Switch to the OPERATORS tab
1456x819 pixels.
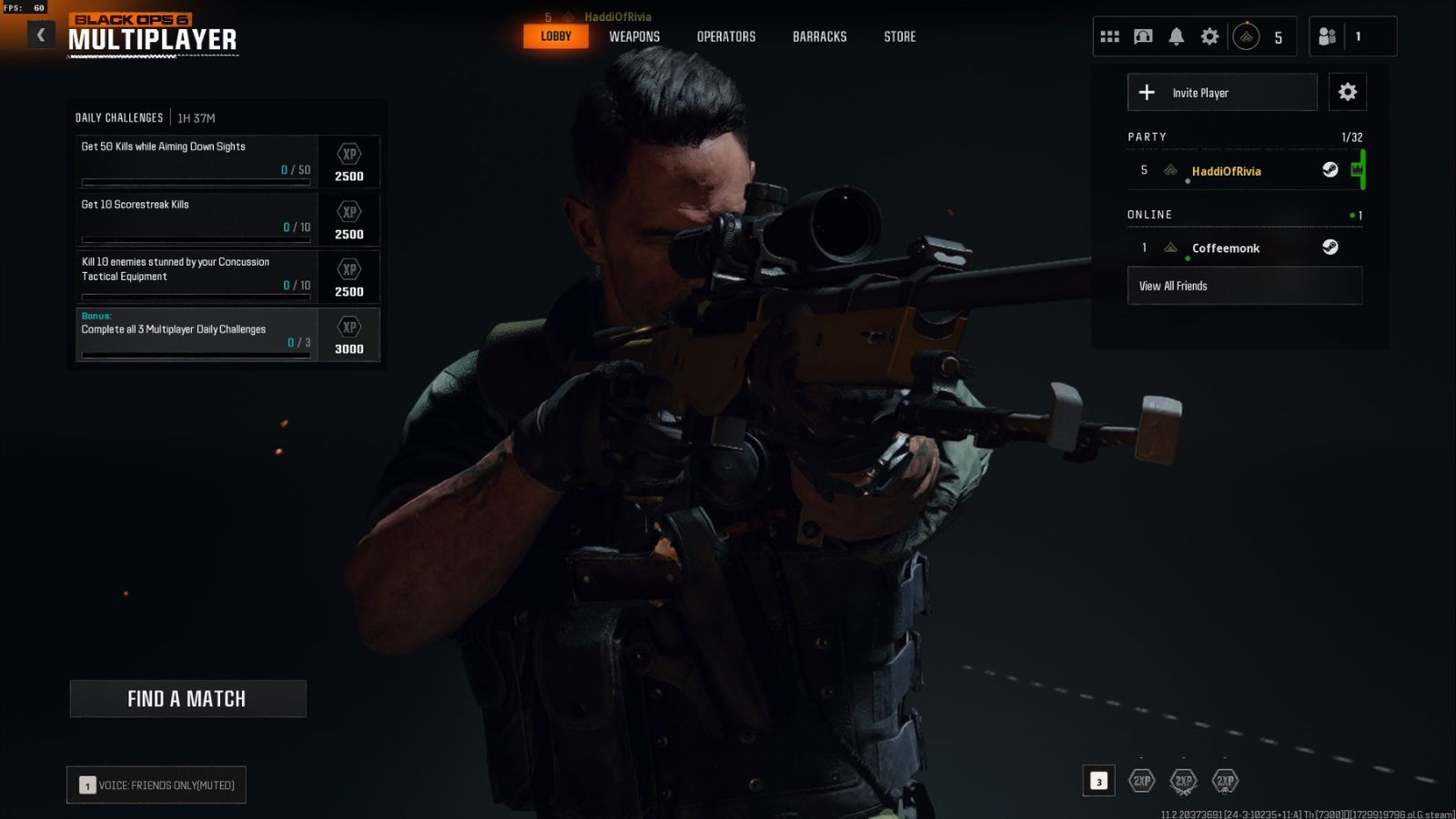coord(726,36)
